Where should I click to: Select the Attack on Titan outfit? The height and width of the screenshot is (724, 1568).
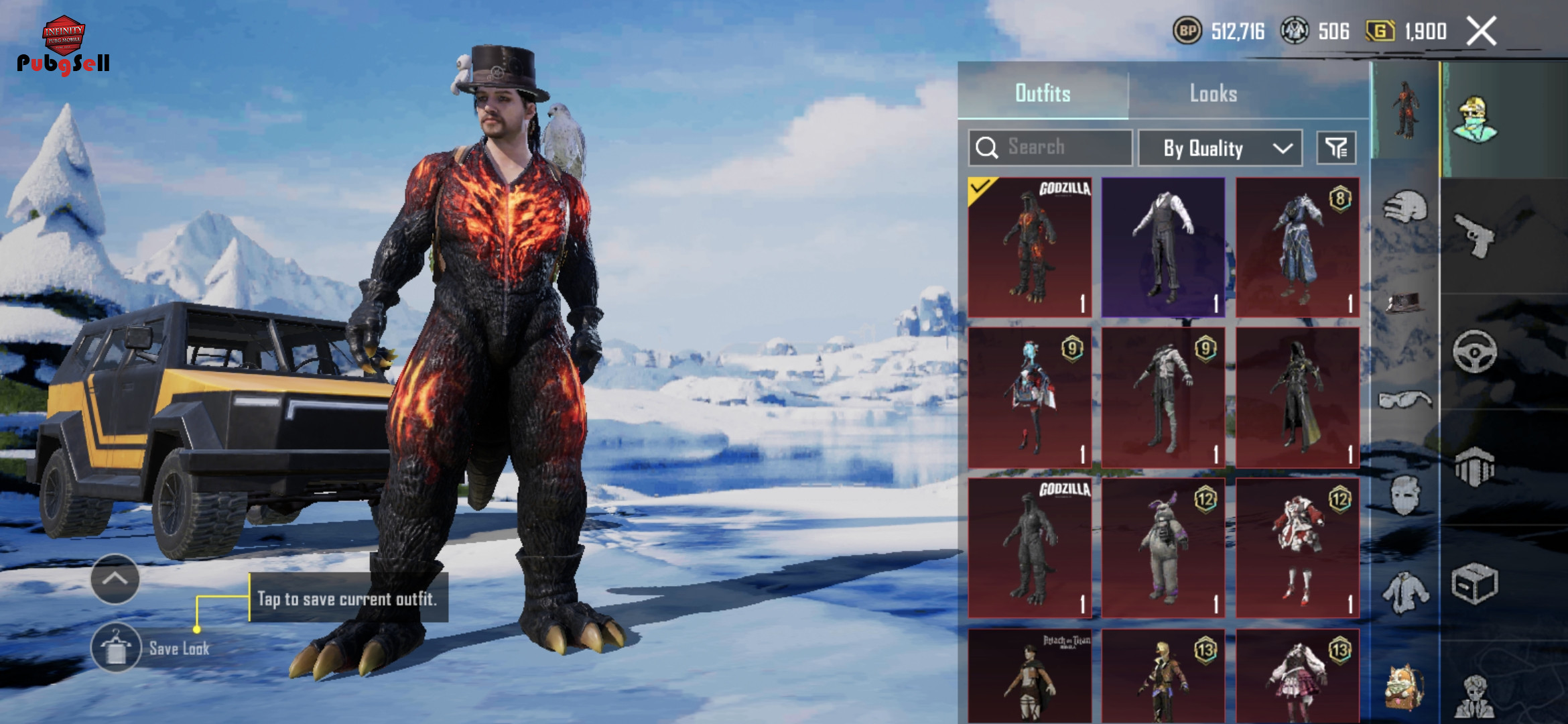tap(1030, 676)
